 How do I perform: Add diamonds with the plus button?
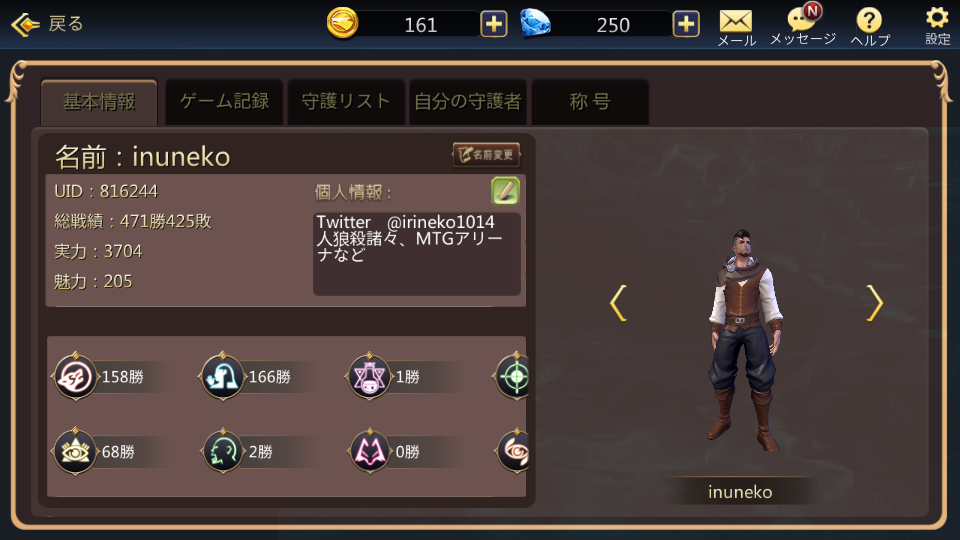[686, 24]
